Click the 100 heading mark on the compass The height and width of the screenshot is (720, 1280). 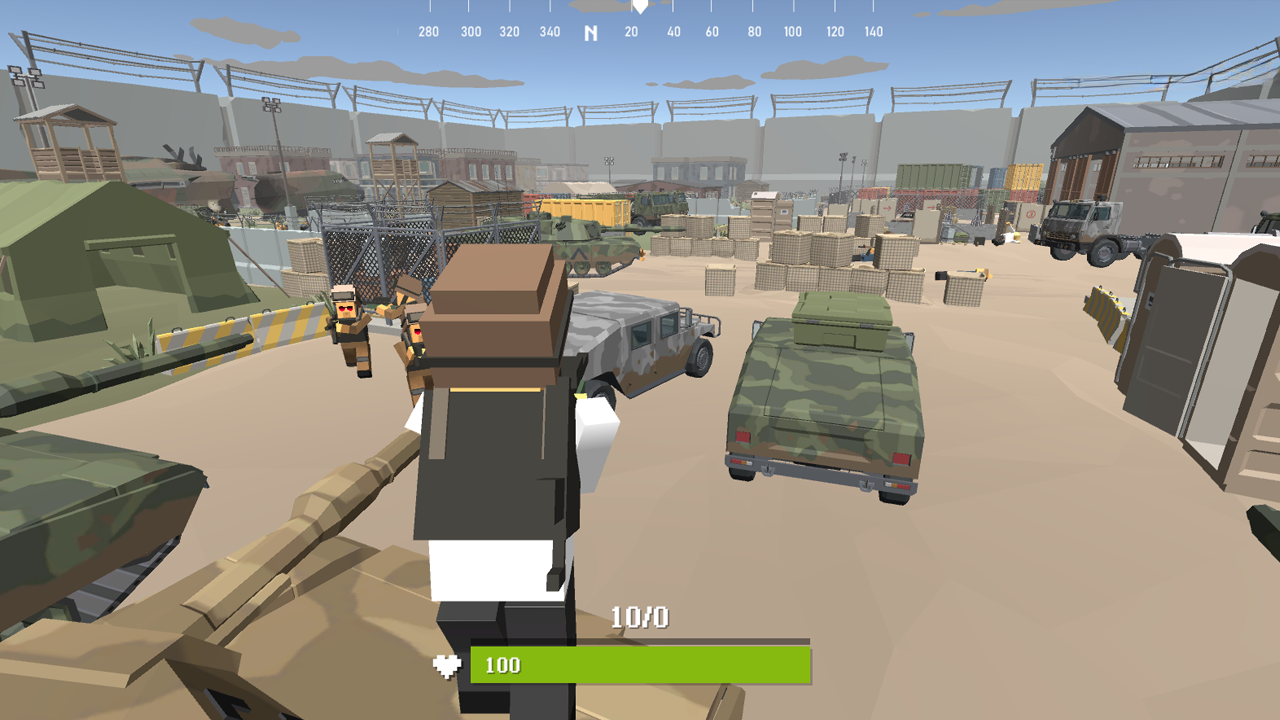pyautogui.click(x=793, y=31)
